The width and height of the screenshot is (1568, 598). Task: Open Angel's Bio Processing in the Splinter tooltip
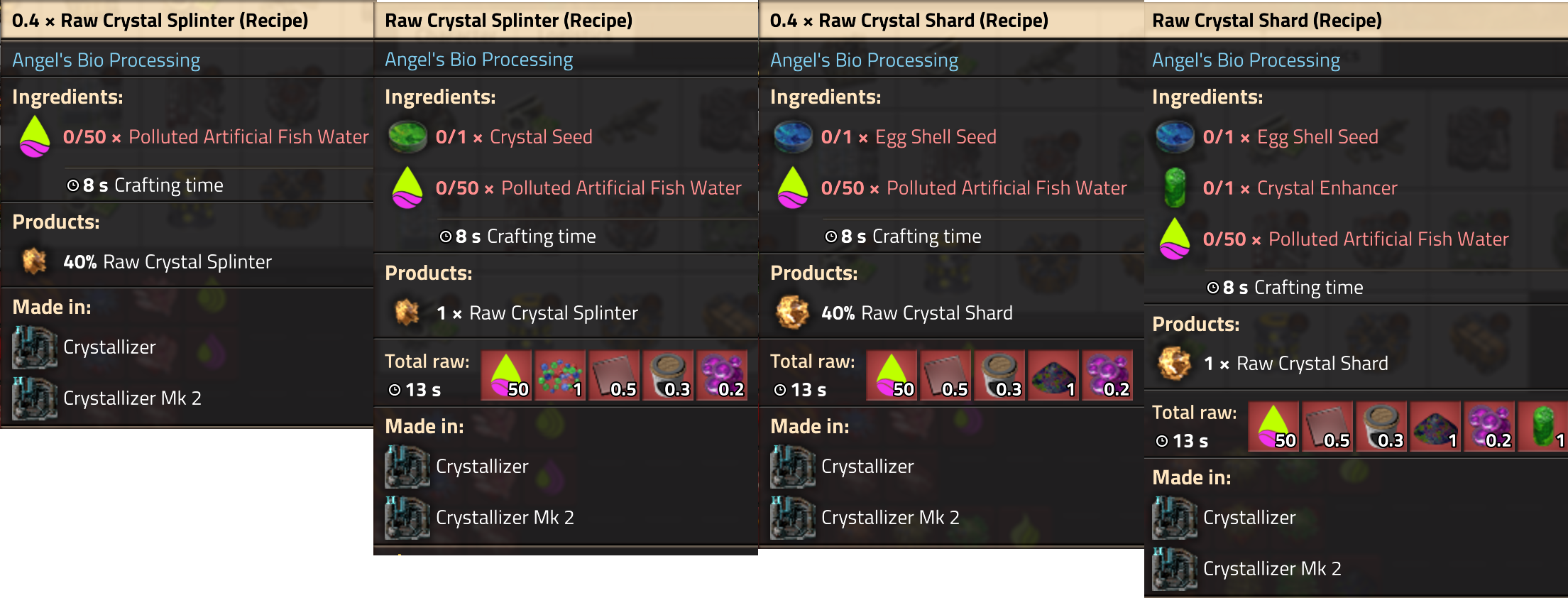[478, 60]
